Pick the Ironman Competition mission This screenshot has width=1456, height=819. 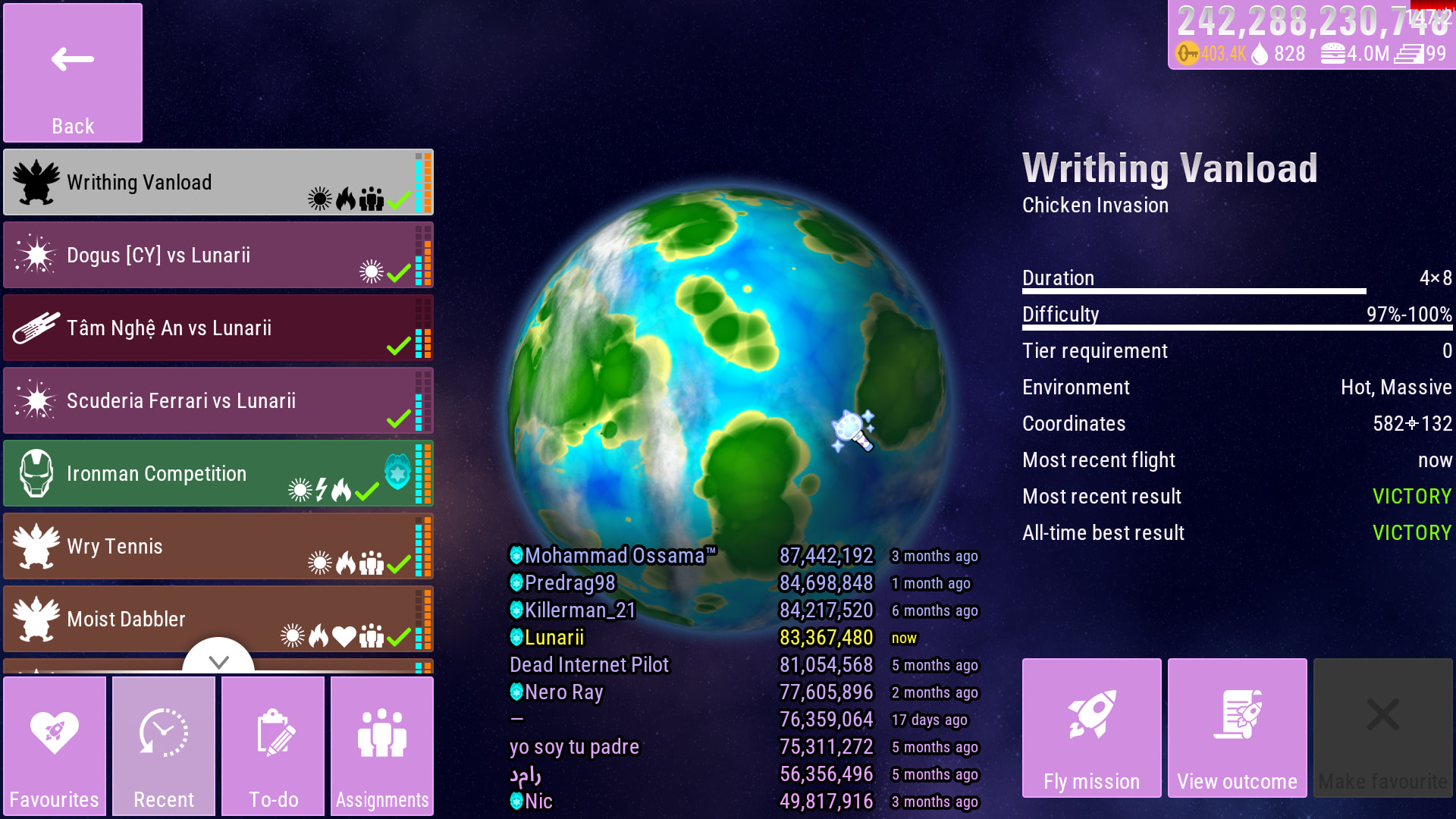[x=218, y=473]
